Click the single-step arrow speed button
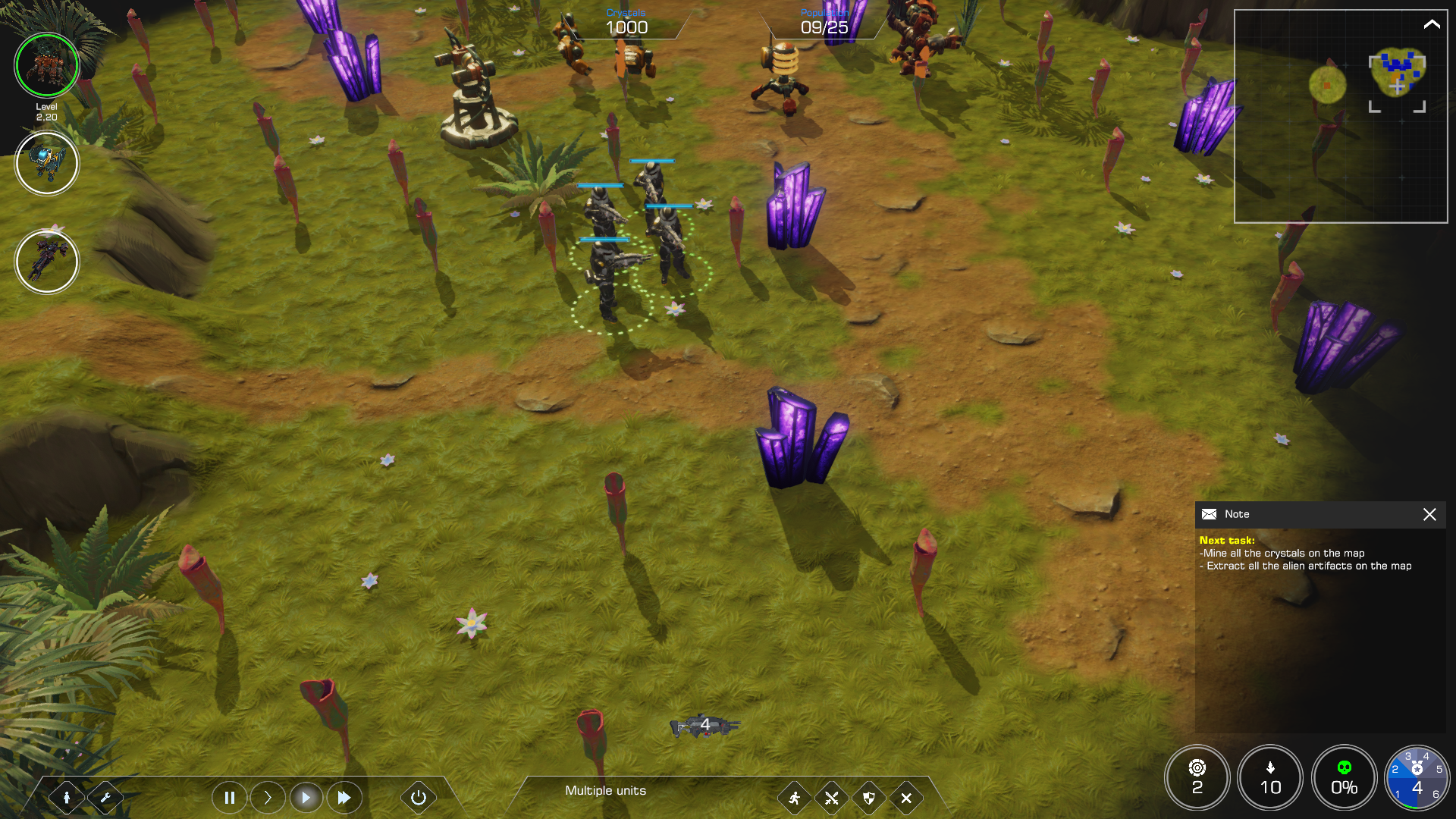This screenshot has height=819, width=1456. 268,797
